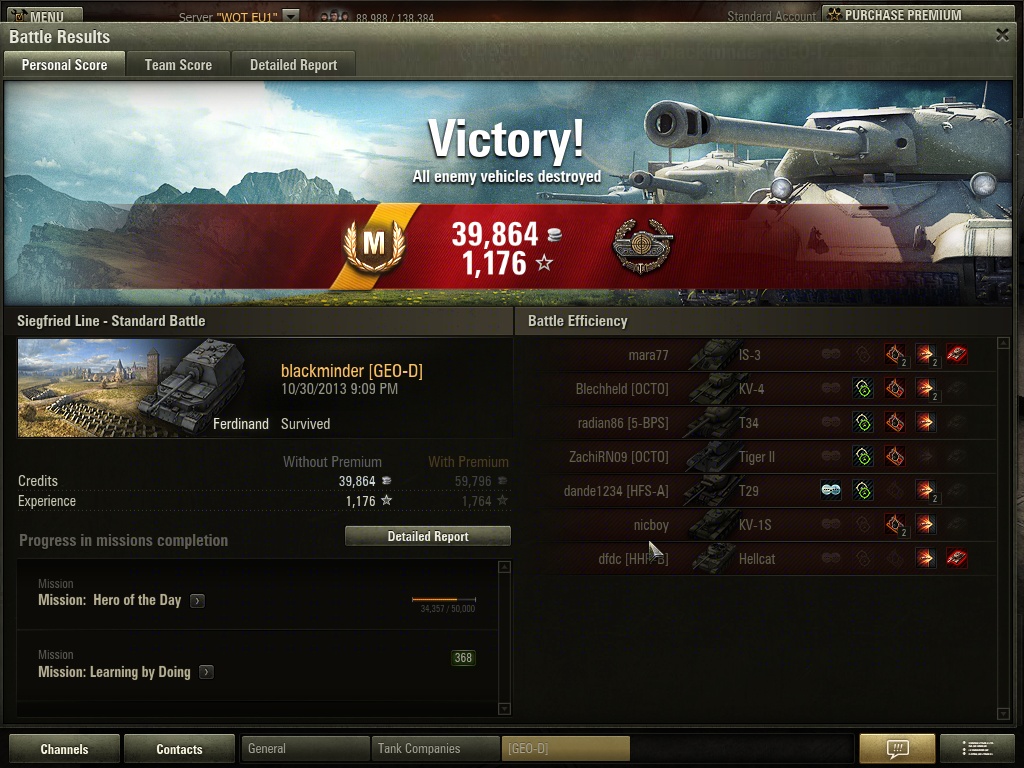Open the Tank Companies chat tab

click(x=435, y=749)
